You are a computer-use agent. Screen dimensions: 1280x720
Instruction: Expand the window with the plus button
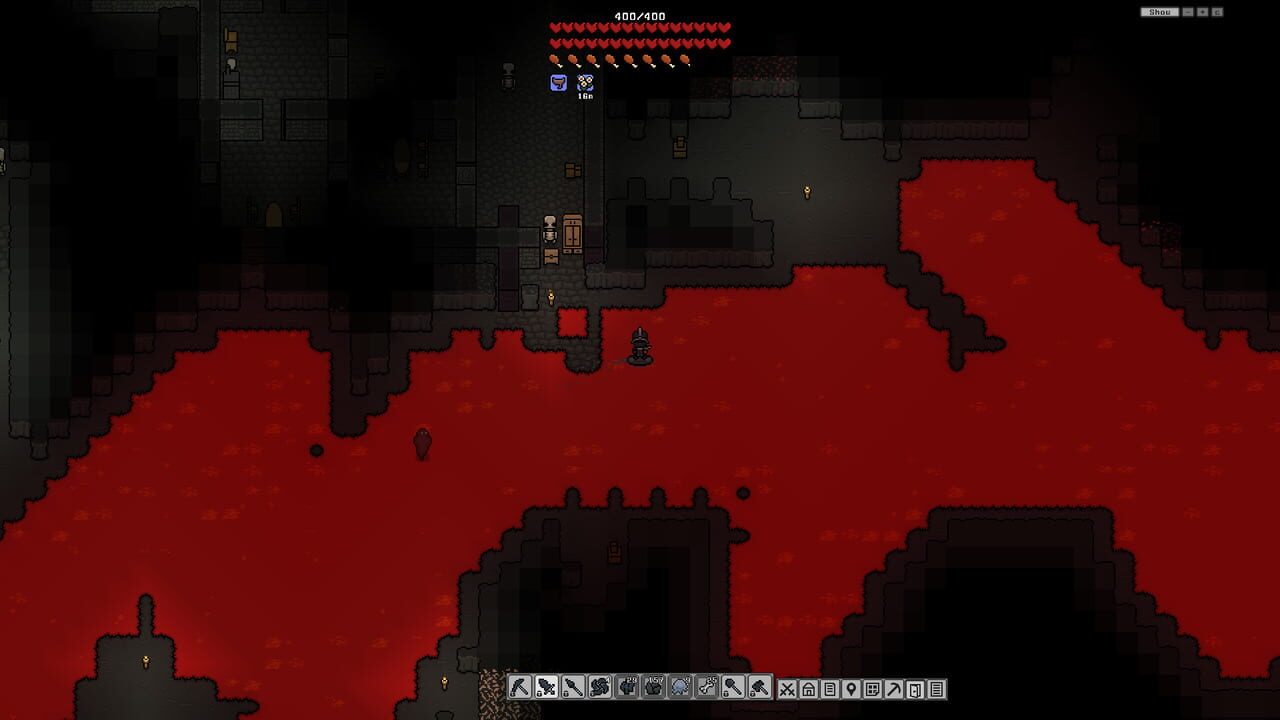1203,11
